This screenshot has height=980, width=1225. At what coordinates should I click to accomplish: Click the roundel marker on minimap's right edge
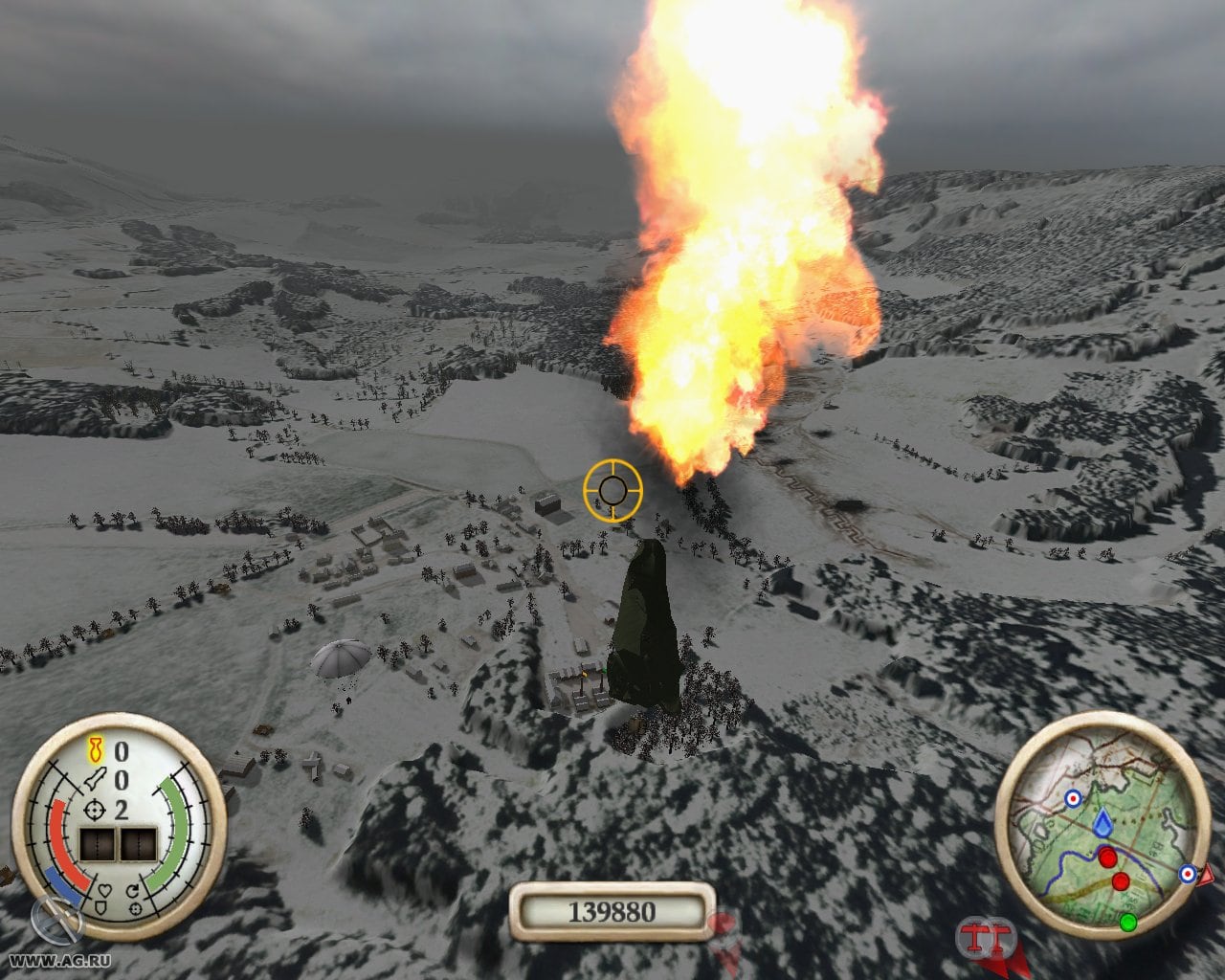click(x=1188, y=873)
